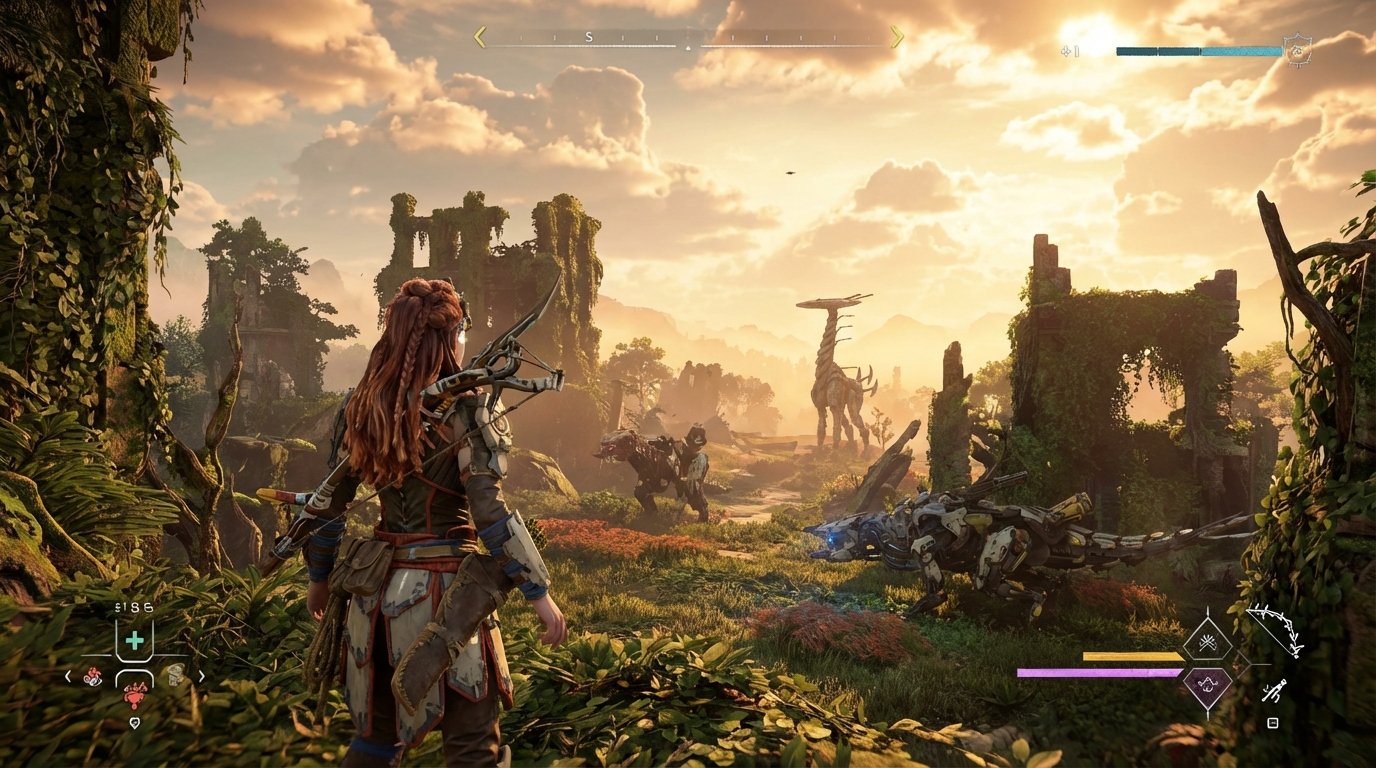
Task: Open the lower diamond potion slot icon
Action: tap(1207, 686)
